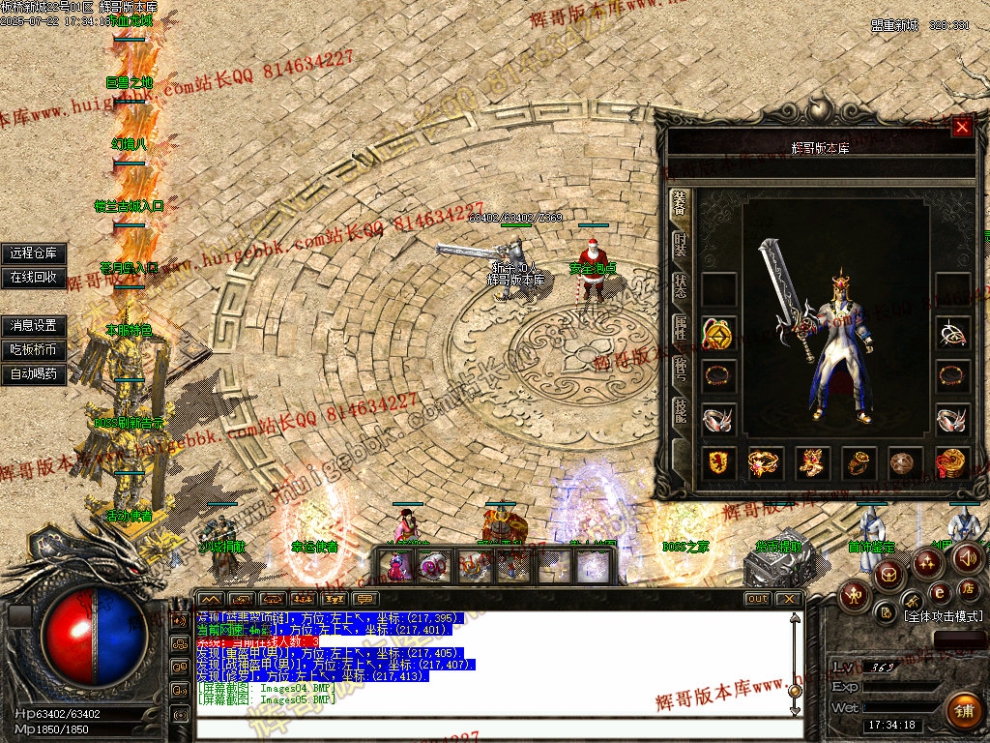
Task: Choose the golden boots equipment slot
Action: tap(811, 462)
